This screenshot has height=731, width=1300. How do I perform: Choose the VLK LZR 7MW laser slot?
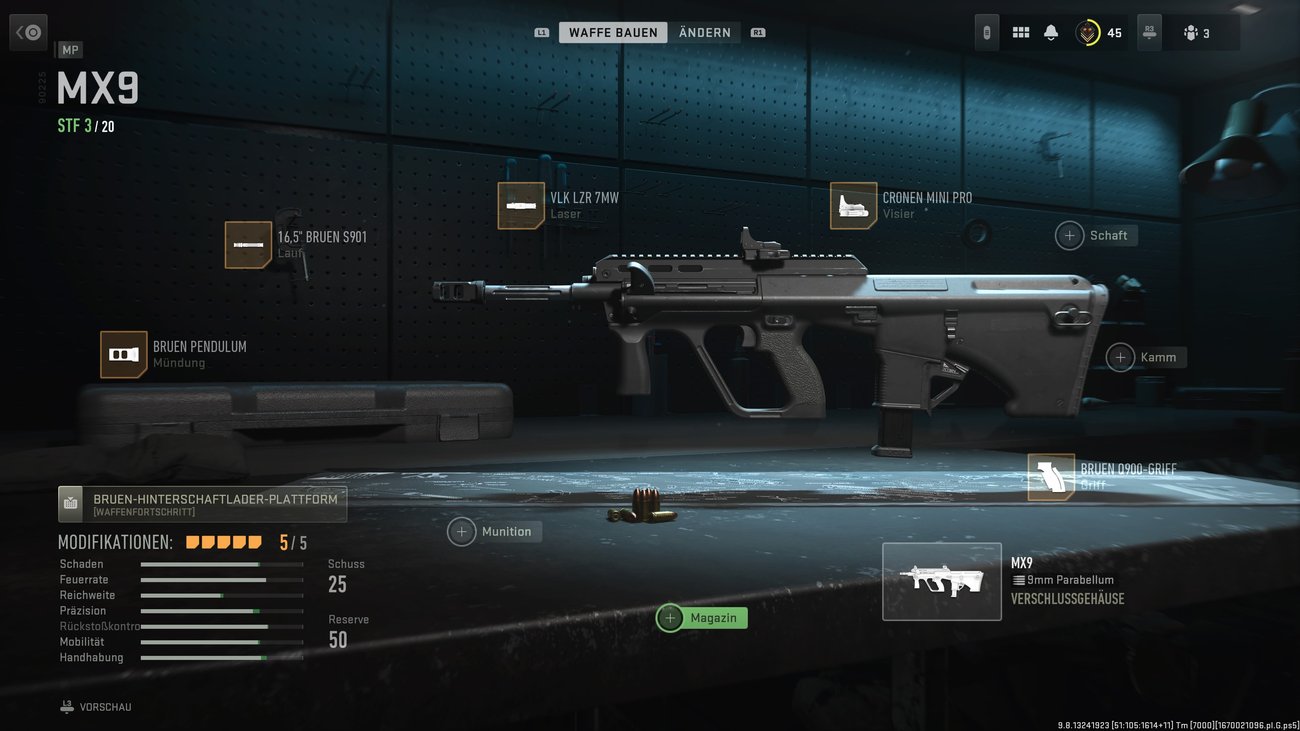[521, 205]
